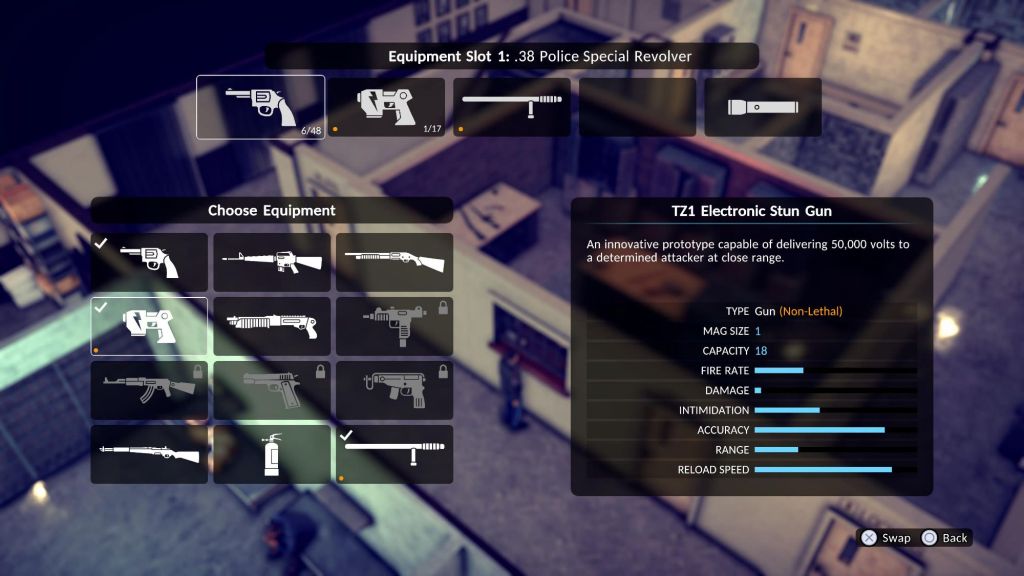Choose the fire extinguisher equipment

coord(271,454)
